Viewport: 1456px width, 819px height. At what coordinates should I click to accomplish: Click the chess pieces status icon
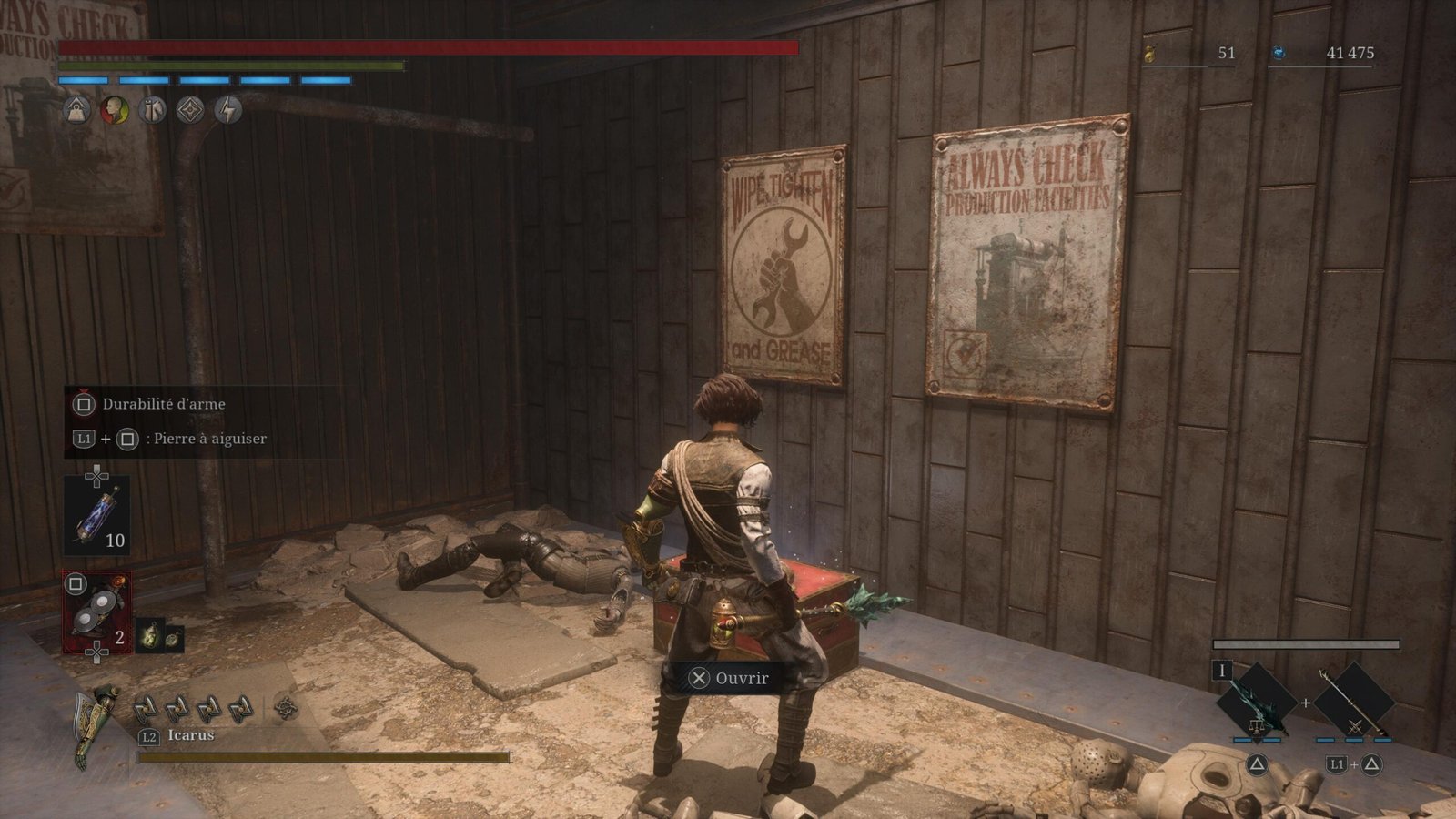click(x=153, y=111)
